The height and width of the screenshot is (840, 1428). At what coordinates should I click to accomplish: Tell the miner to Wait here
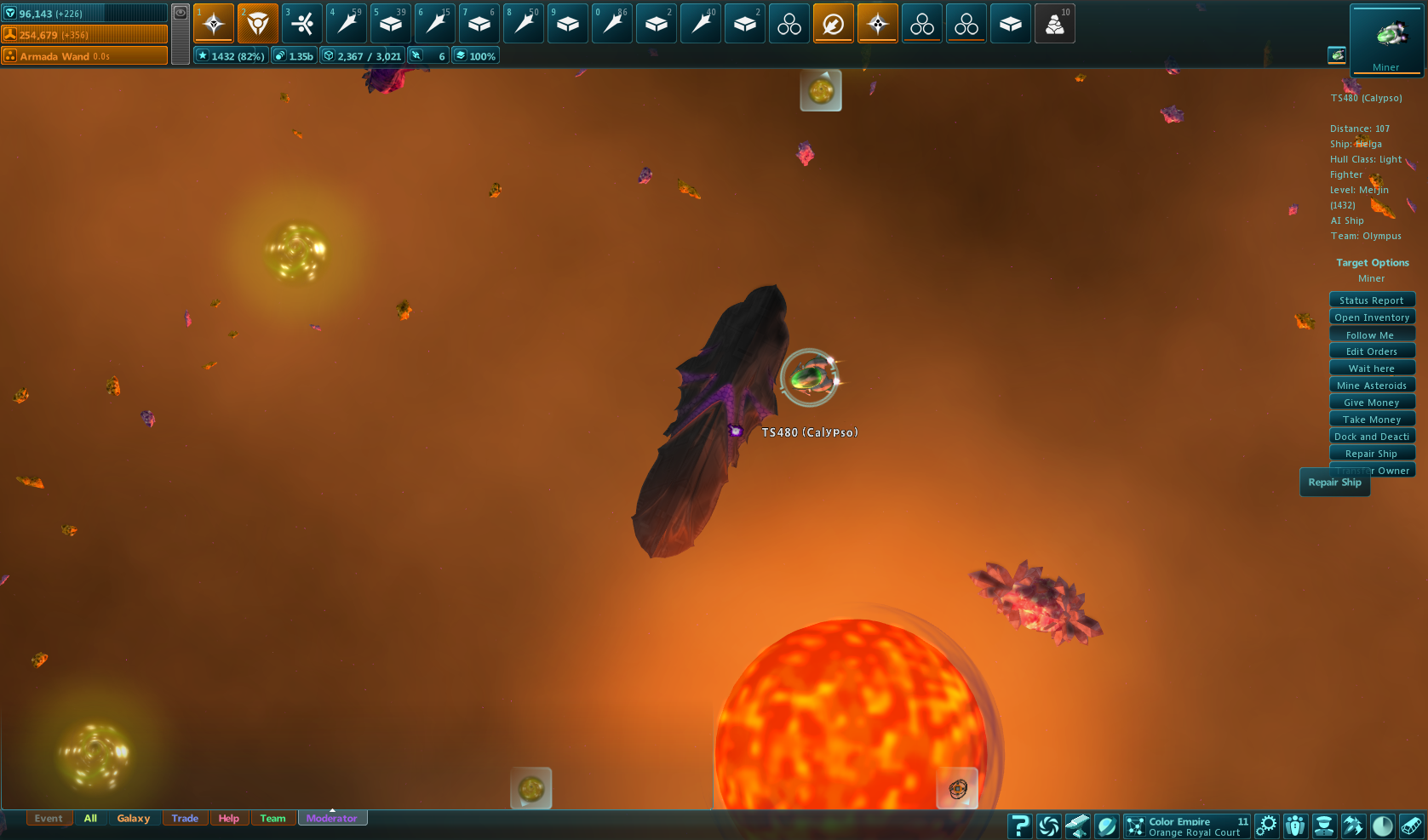tap(1372, 369)
